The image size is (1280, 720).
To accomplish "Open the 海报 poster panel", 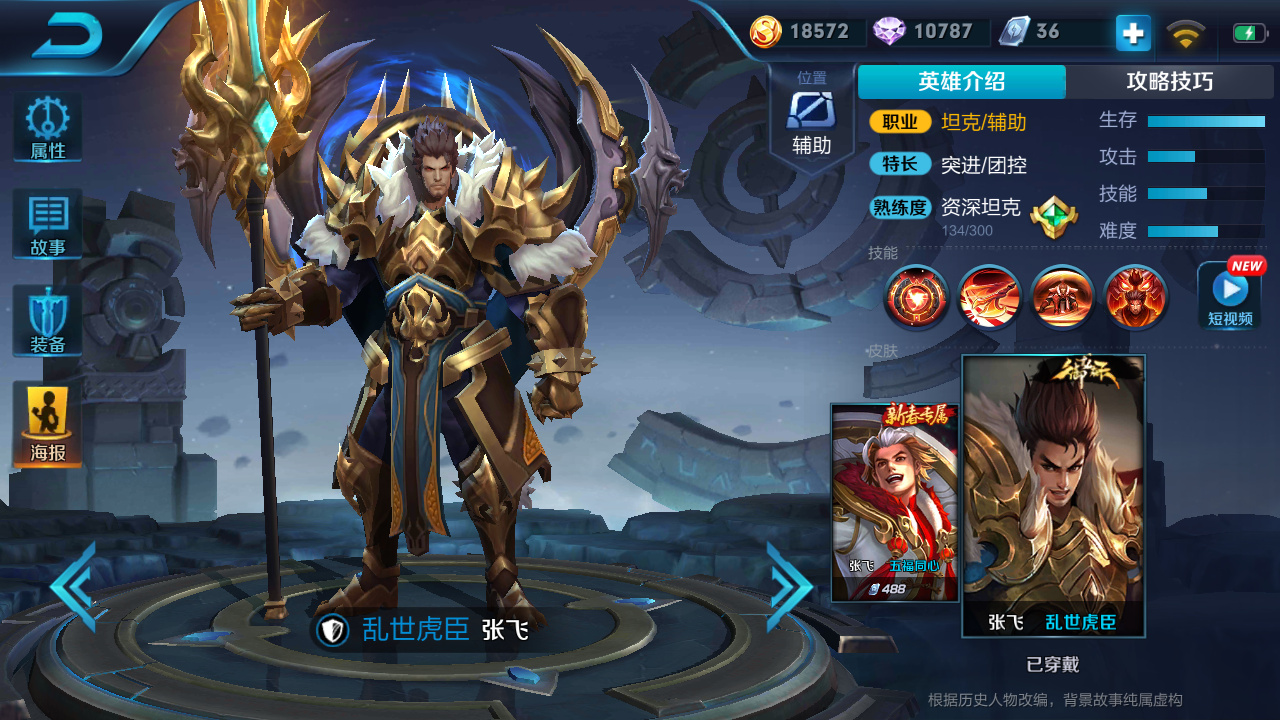I will click(46, 413).
